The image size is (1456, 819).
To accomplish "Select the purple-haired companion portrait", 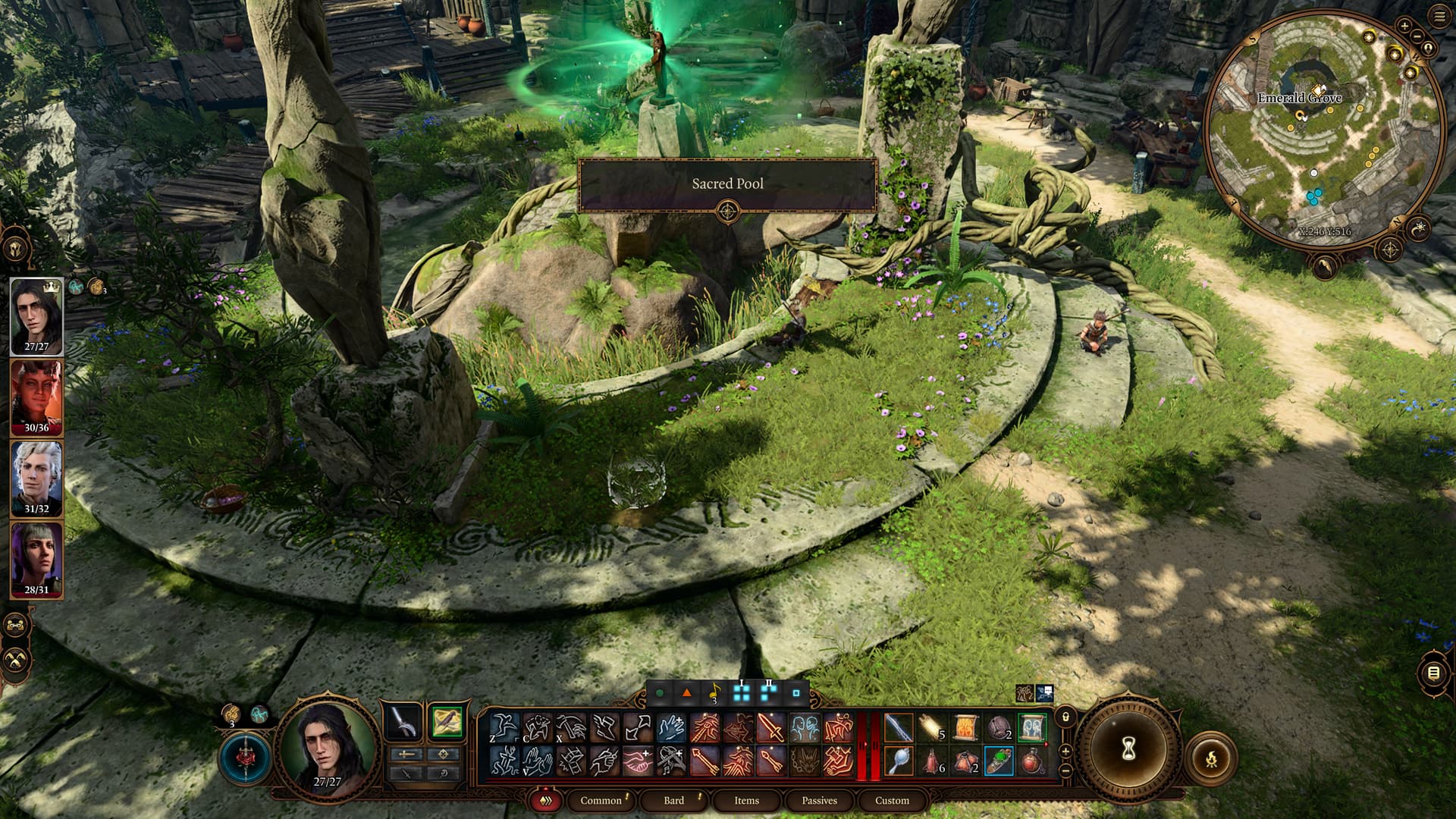I will coord(36,558).
